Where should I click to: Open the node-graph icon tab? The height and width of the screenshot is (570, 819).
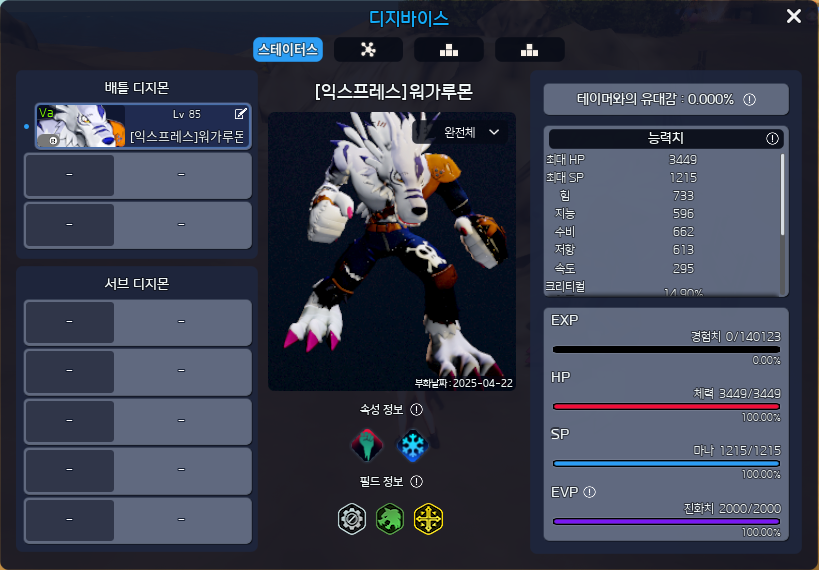(368, 50)
